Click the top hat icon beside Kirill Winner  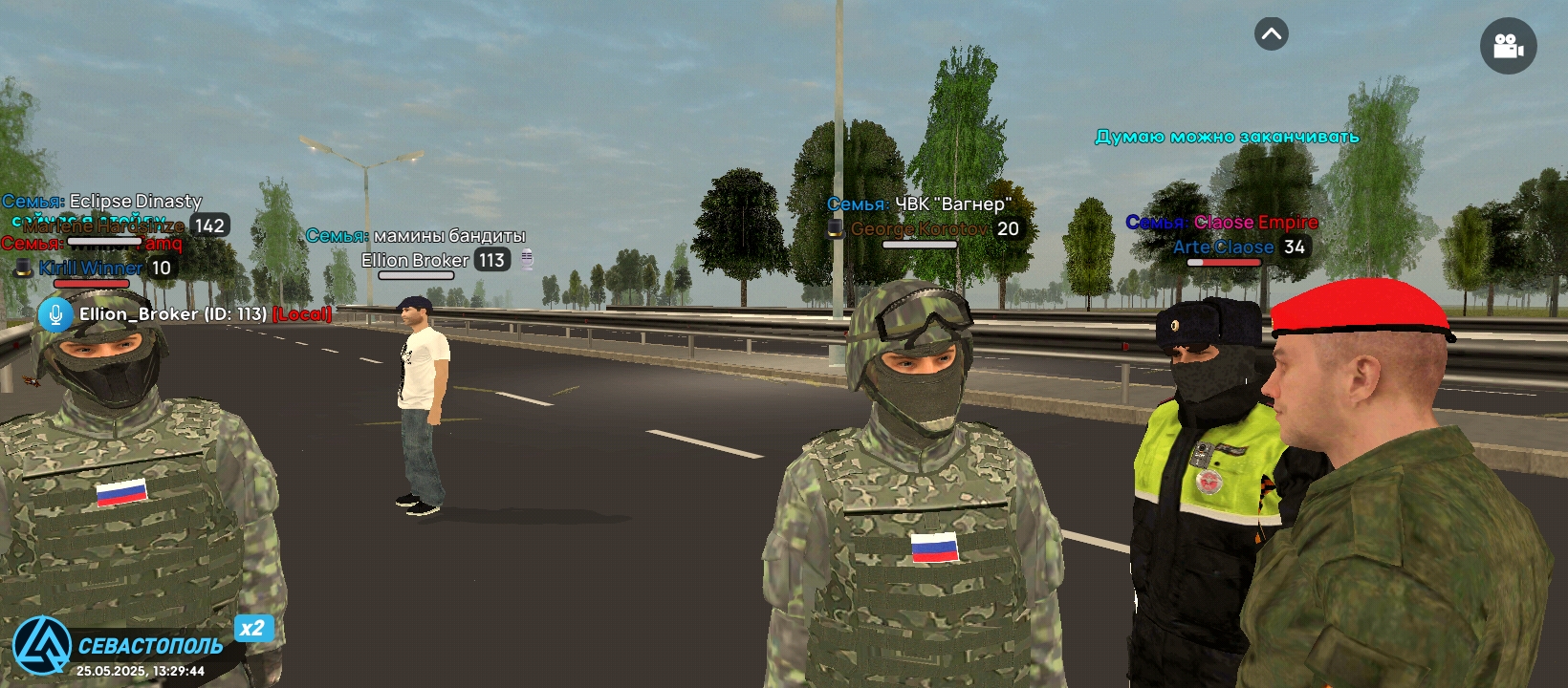click(x=23, y=269)
